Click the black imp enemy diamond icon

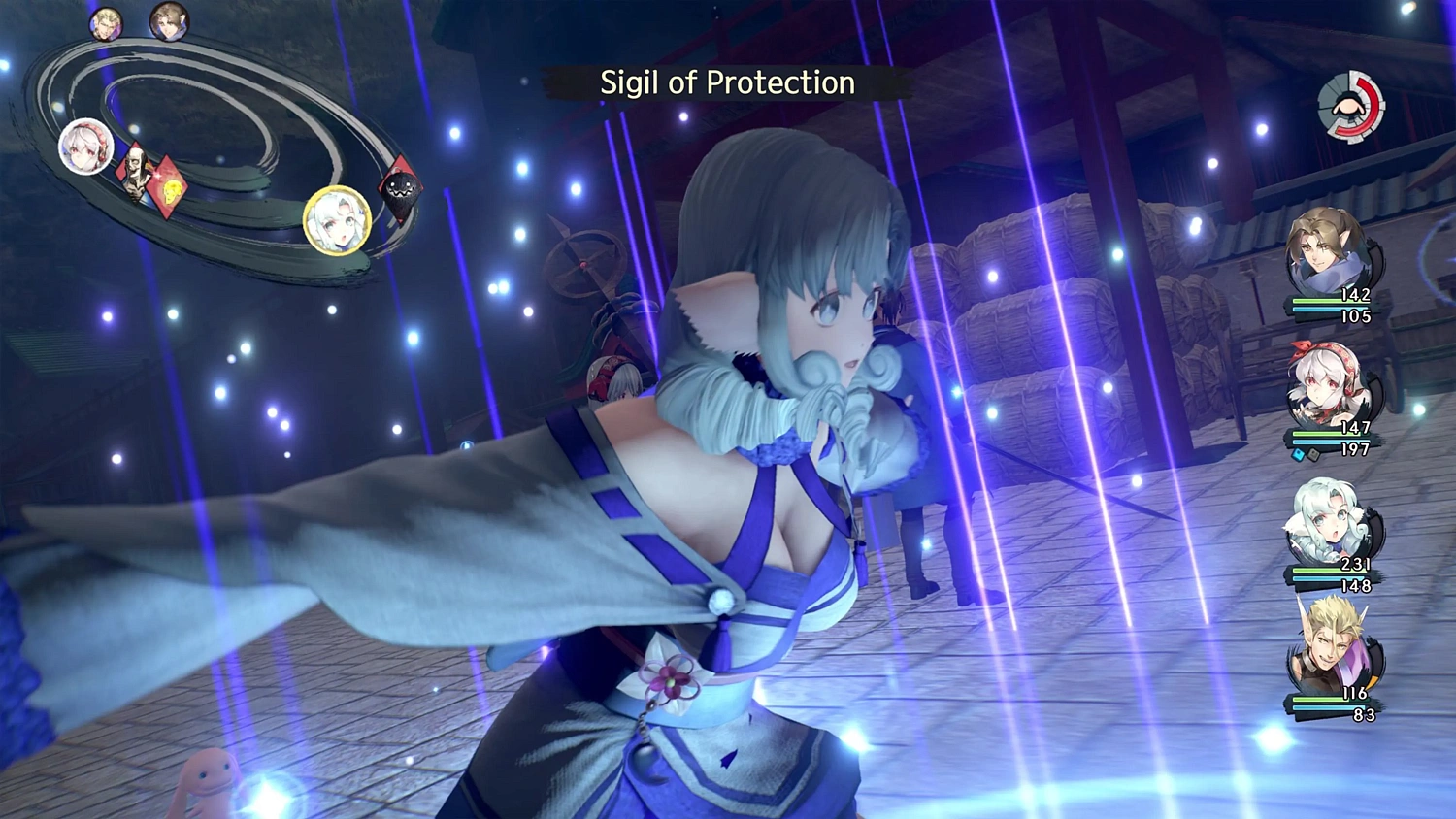(400, 190)
